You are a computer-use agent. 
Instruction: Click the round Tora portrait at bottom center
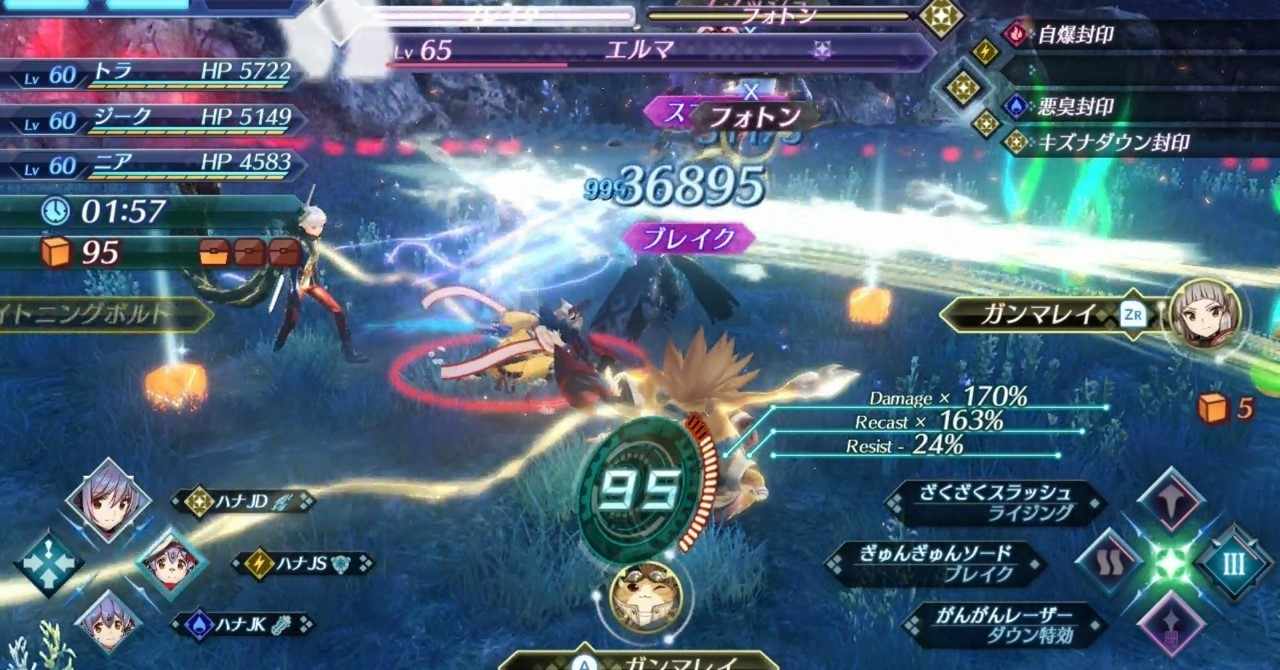click(x=646, y=597)
